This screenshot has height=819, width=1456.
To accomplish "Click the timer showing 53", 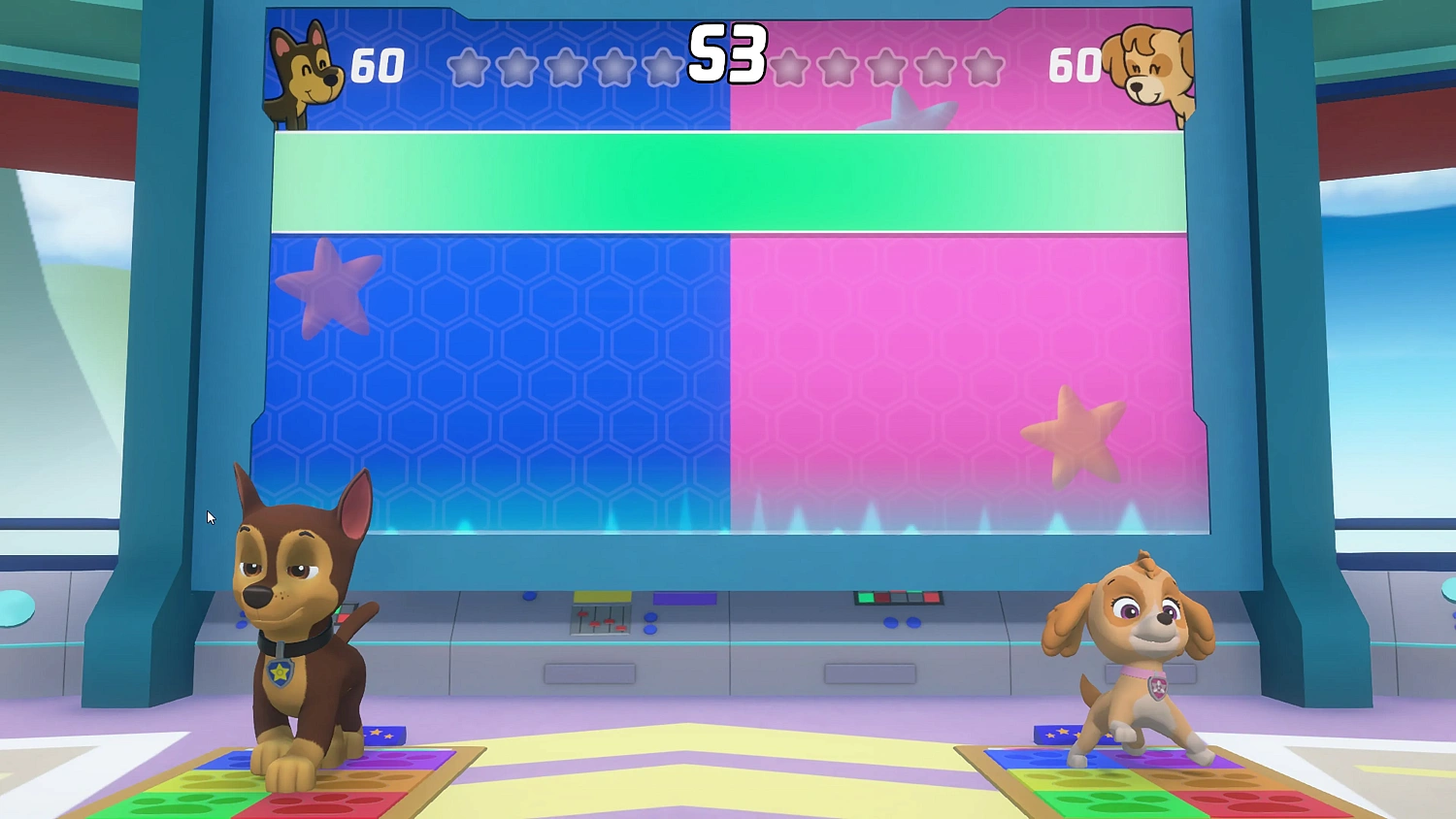I will [x=726, y=56].
